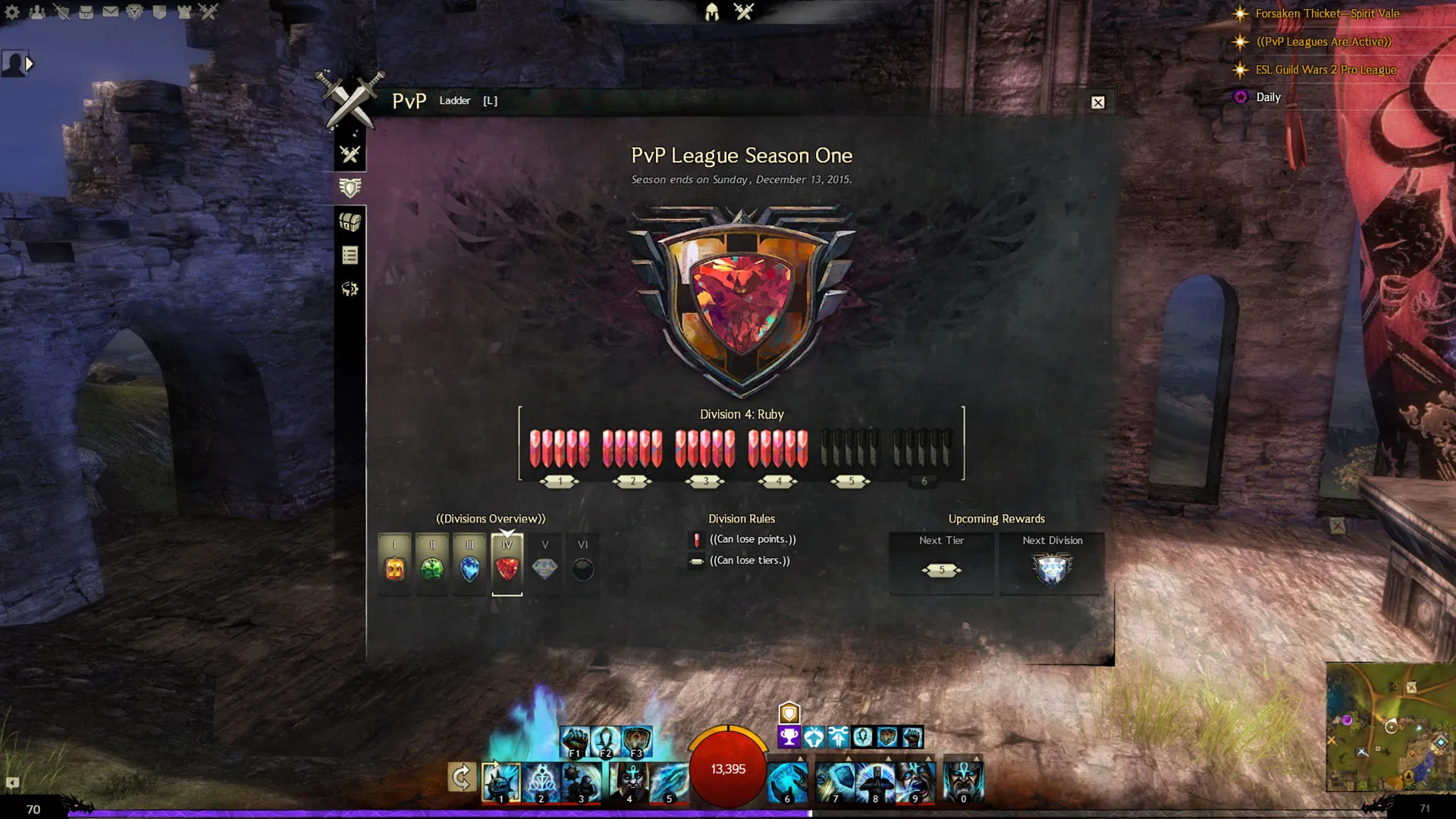1456x819 pixels.
Task: Open the World vs World tower icon
Action: pos(184,11)
